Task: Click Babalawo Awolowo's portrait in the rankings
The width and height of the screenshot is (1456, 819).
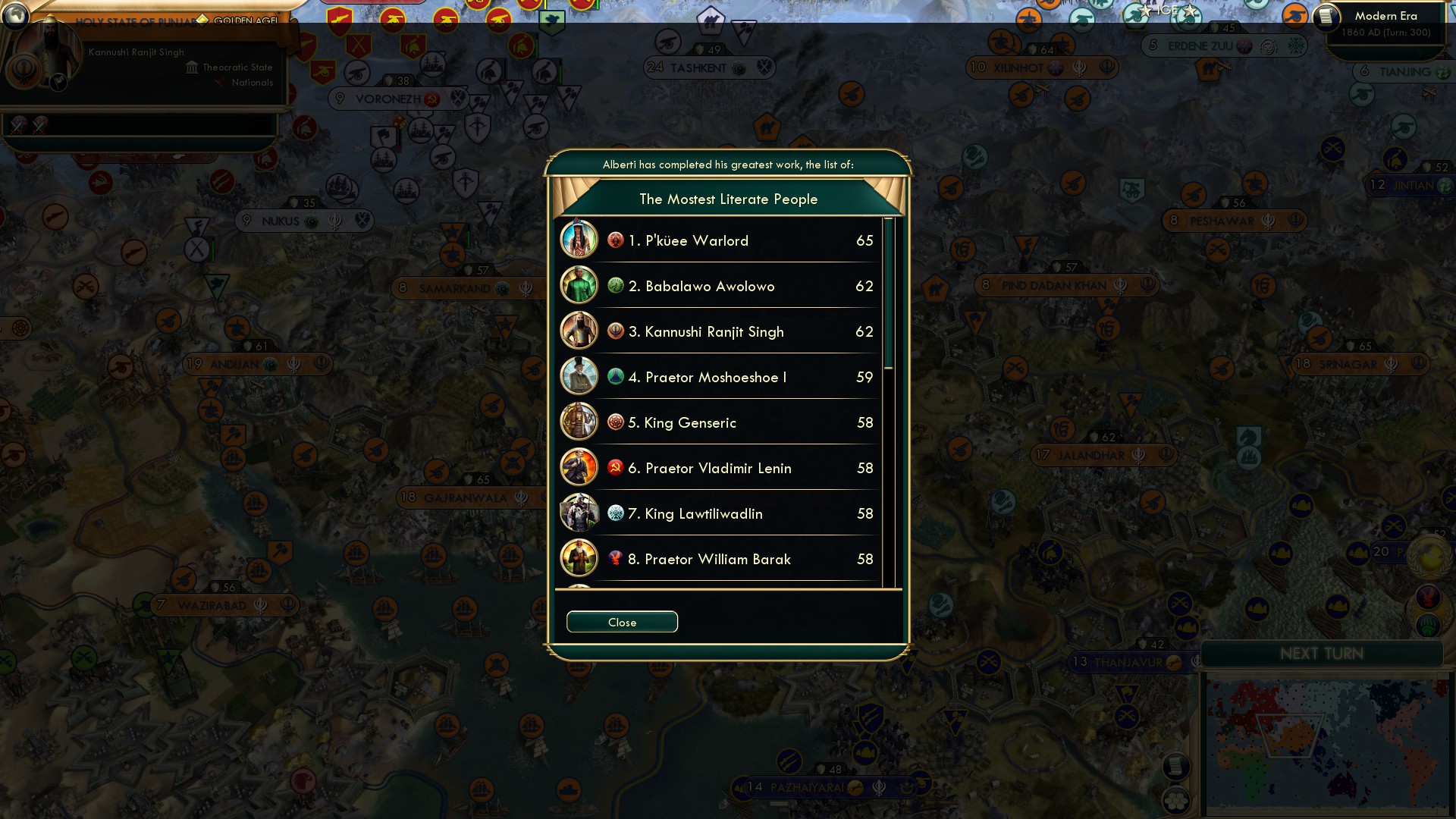Action: (579, 286)
